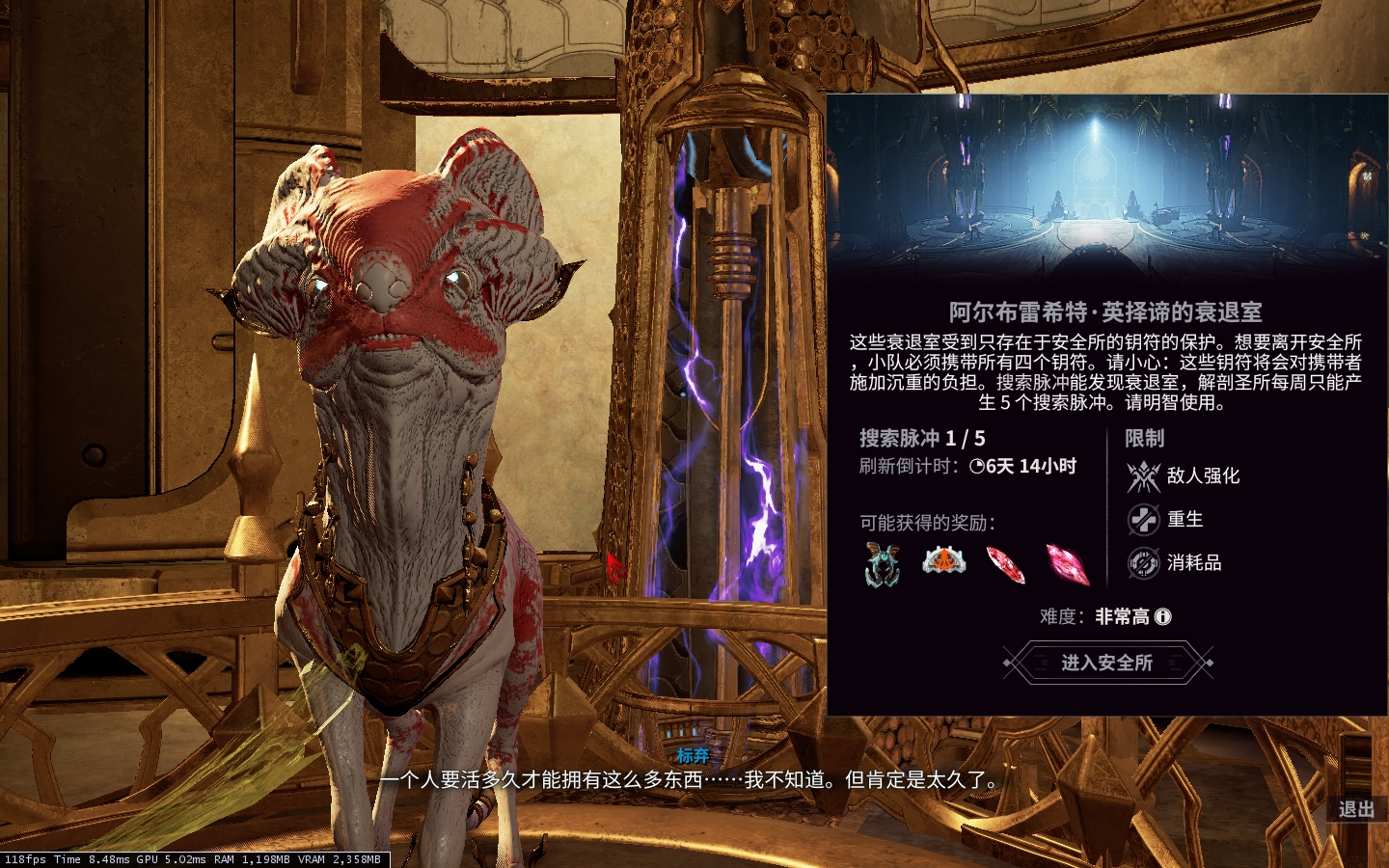Screen dimensions: 1389x868
Task: Show the 消耗品 restriction icon
Action: (1144, 562)
